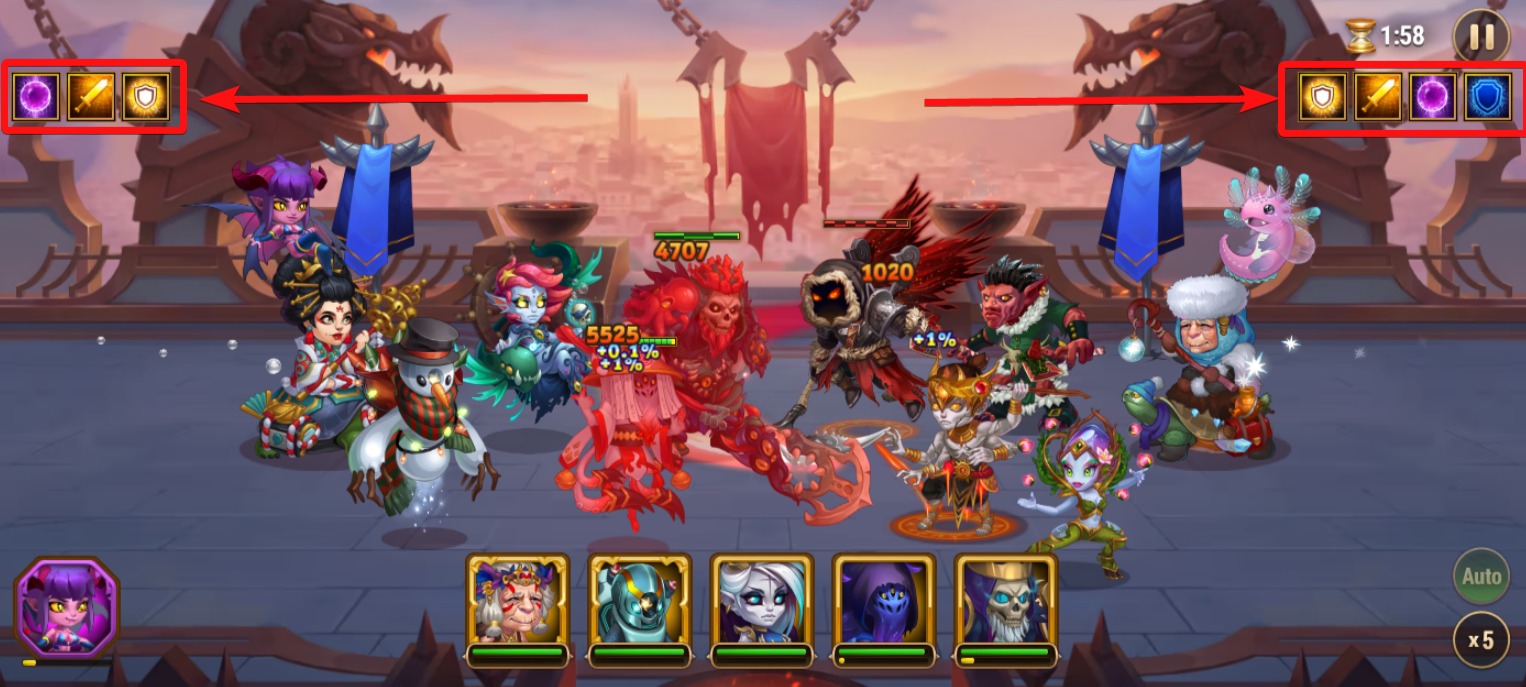This screenshot has height=687, width=1526.
Task: Use the dark hooded blue-faced hero portrait
Action: click(884, 601)
